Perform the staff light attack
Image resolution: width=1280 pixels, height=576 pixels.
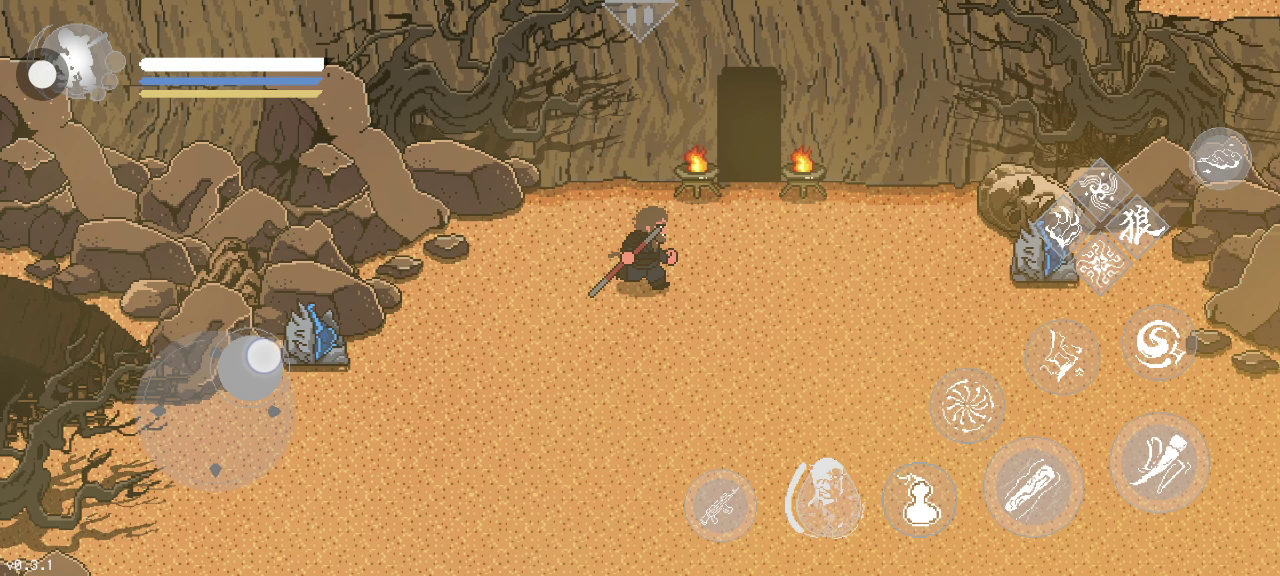[1033, 486]
